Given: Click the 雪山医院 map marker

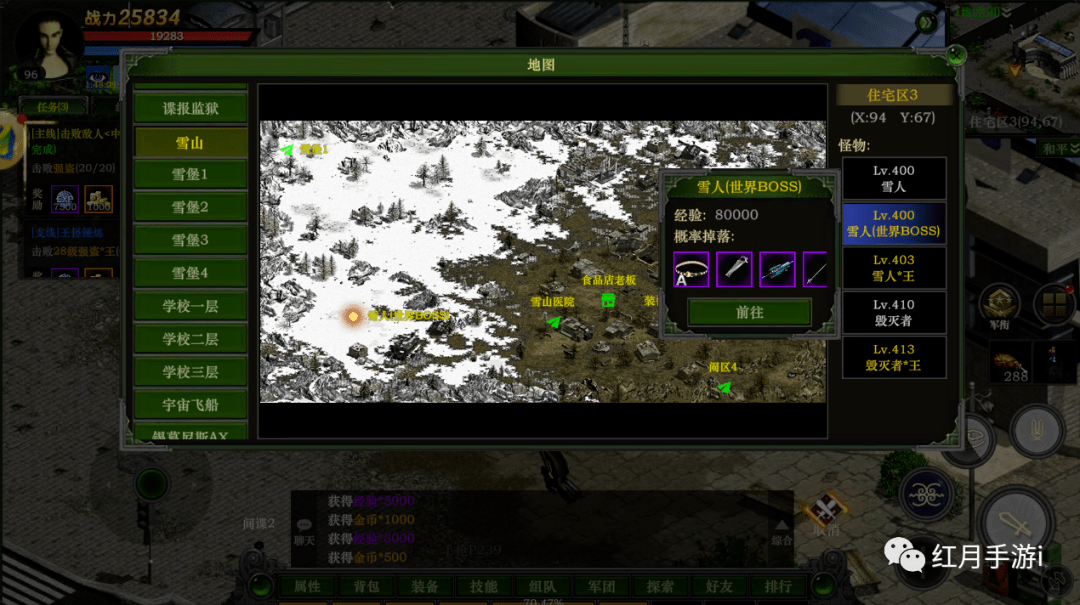Looking at the screenshot, I should (554, 321).
